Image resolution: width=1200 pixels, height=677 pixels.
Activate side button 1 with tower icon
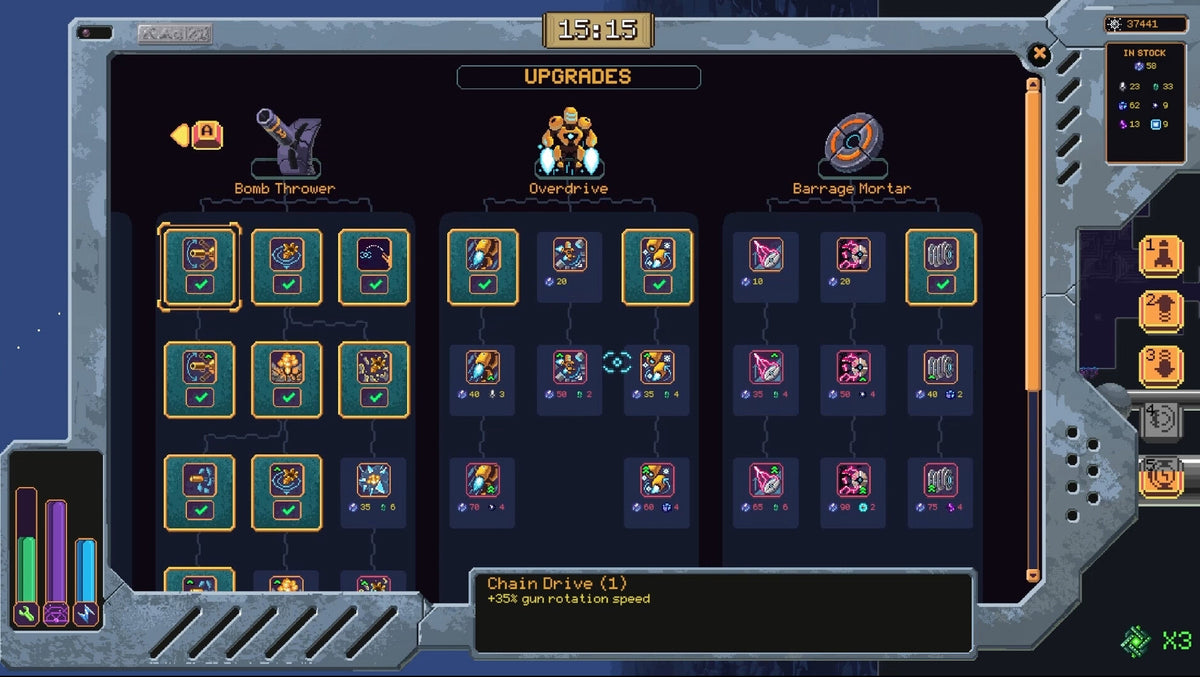pyautogui.click(x=1161, y=256)
